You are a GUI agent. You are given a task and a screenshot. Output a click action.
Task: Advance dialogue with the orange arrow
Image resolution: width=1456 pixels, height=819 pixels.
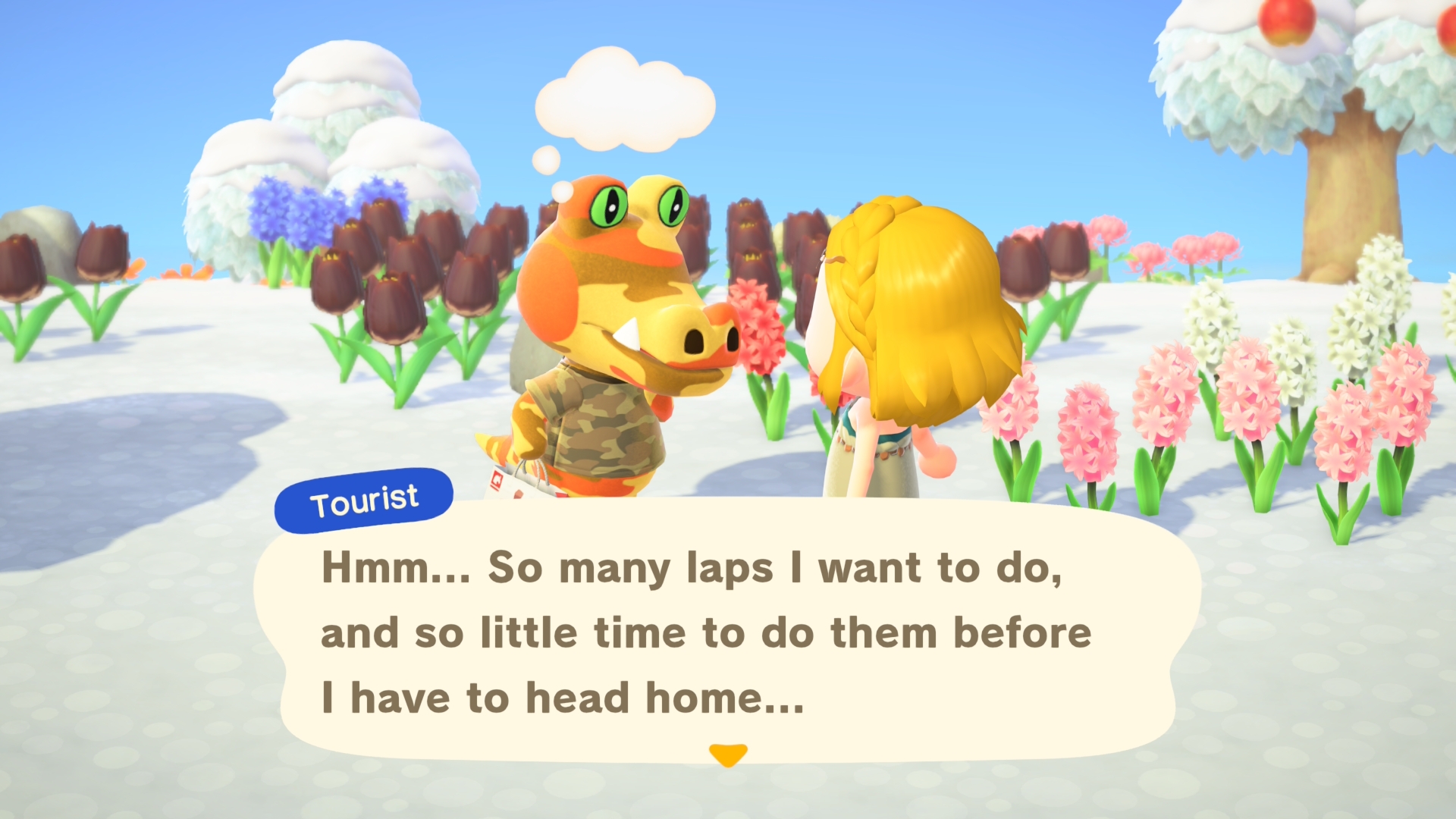pos(728,755)
